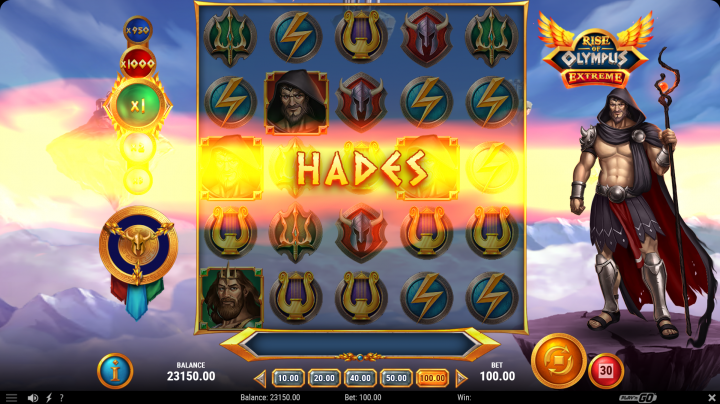Decrease bet with the left arrow

260,378
